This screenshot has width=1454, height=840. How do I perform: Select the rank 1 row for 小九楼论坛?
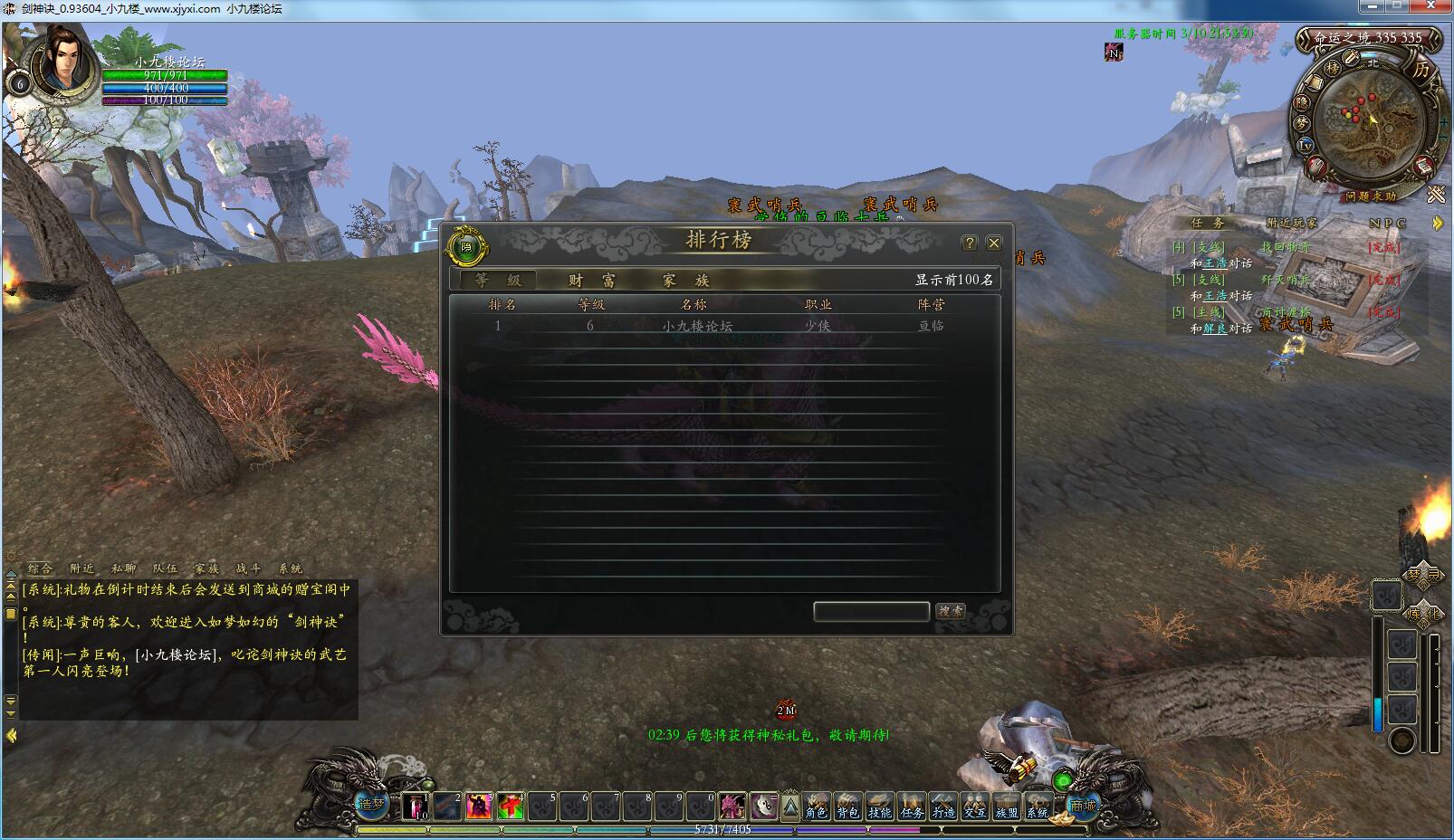pos(697,326)
